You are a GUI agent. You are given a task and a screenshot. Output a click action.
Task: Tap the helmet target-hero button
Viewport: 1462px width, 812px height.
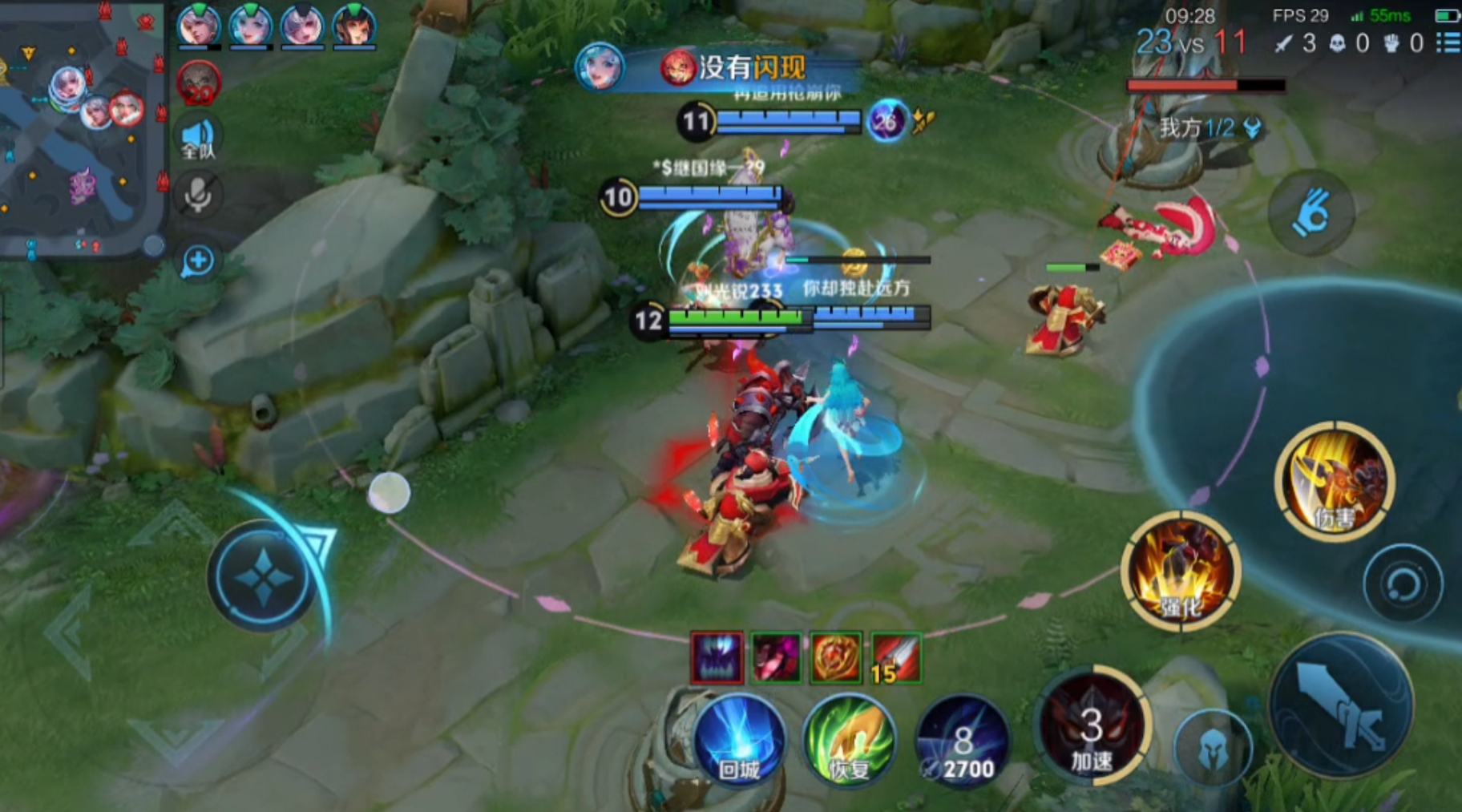pos(1213,748)
